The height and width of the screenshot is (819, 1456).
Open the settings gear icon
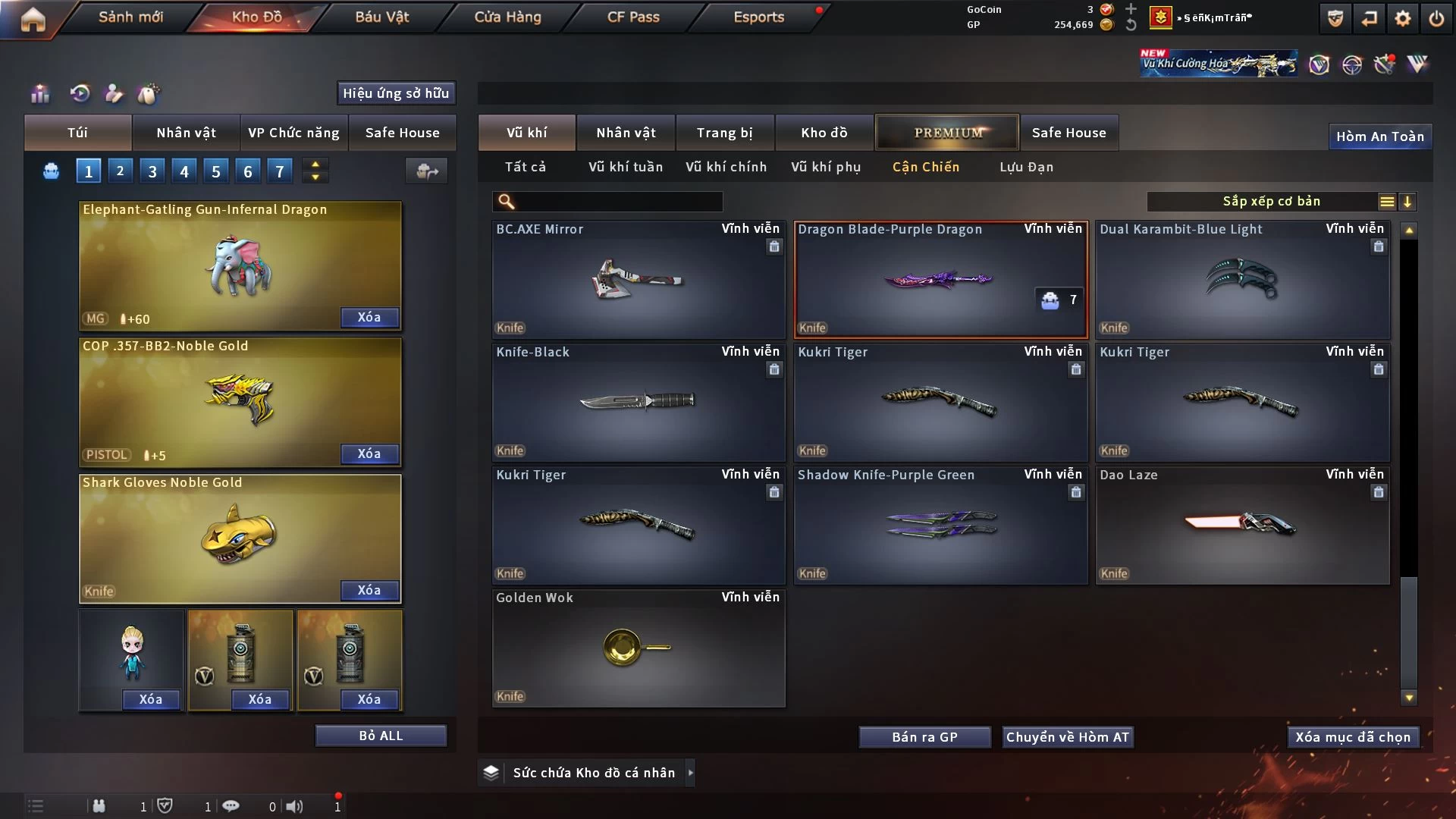pyautogui.click(x=1402, y=18)
